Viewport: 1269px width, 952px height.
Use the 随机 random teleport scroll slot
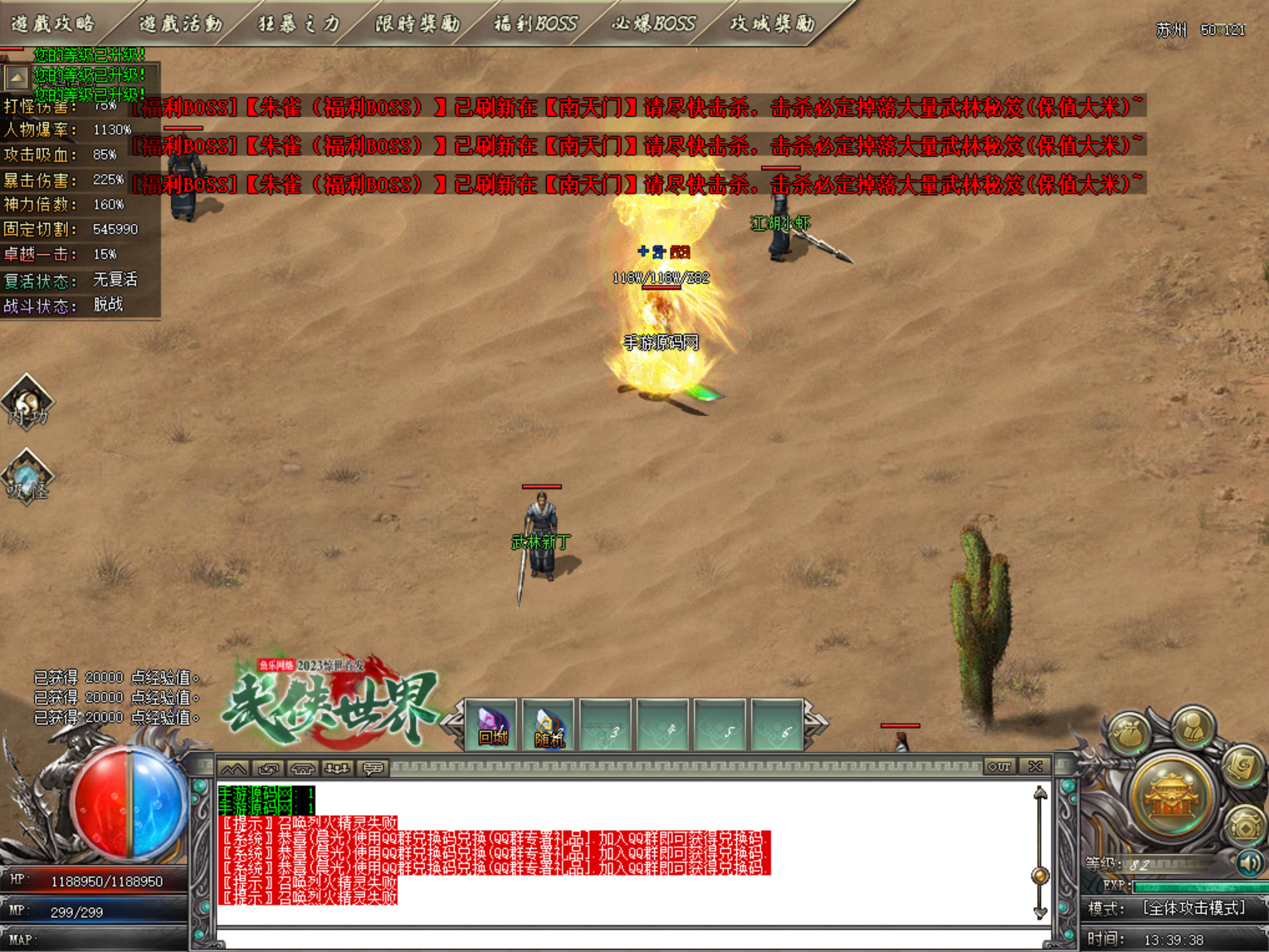pos(549,725)
